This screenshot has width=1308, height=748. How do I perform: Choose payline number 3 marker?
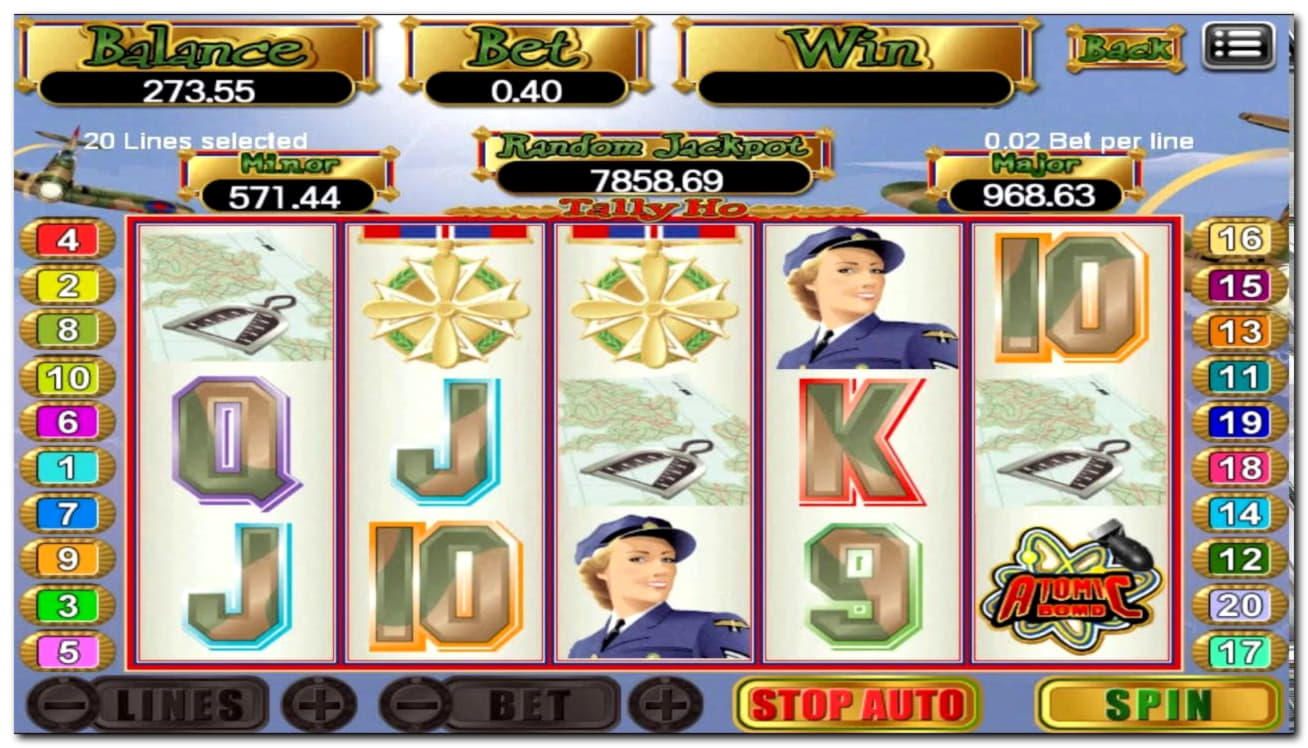click(x=67, y=605)
